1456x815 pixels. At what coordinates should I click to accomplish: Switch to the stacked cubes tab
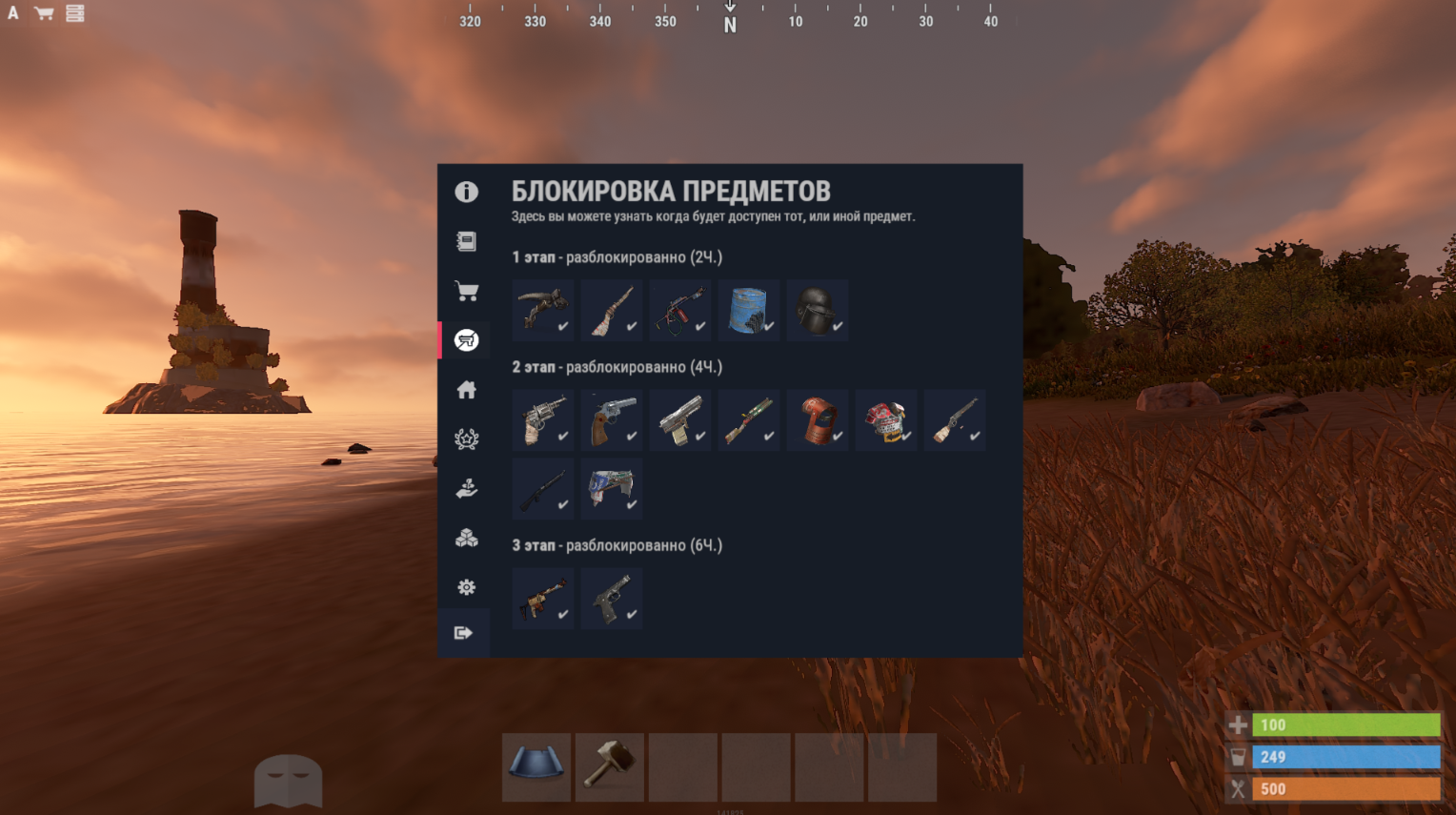(466, 539)
